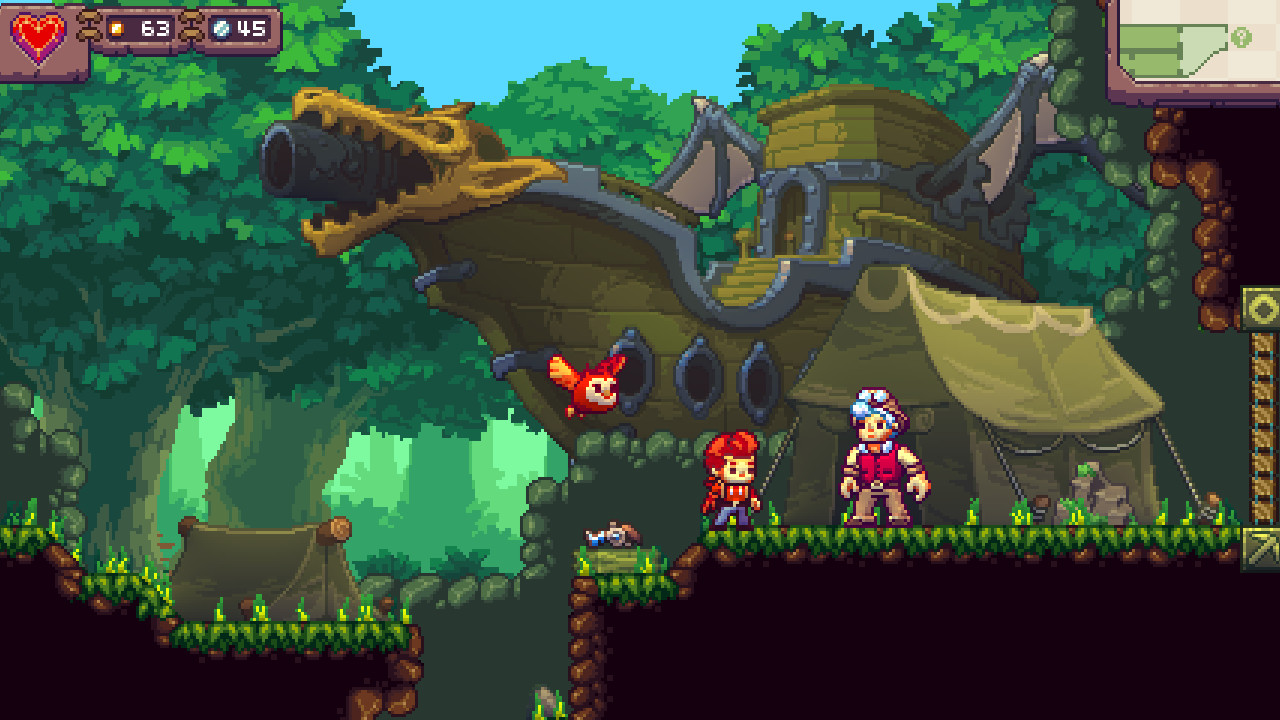Click the question-mark marker on the minimap
Viewport: 1280px width, 720px height.
pyautogui.click(x=1242, y=35)
